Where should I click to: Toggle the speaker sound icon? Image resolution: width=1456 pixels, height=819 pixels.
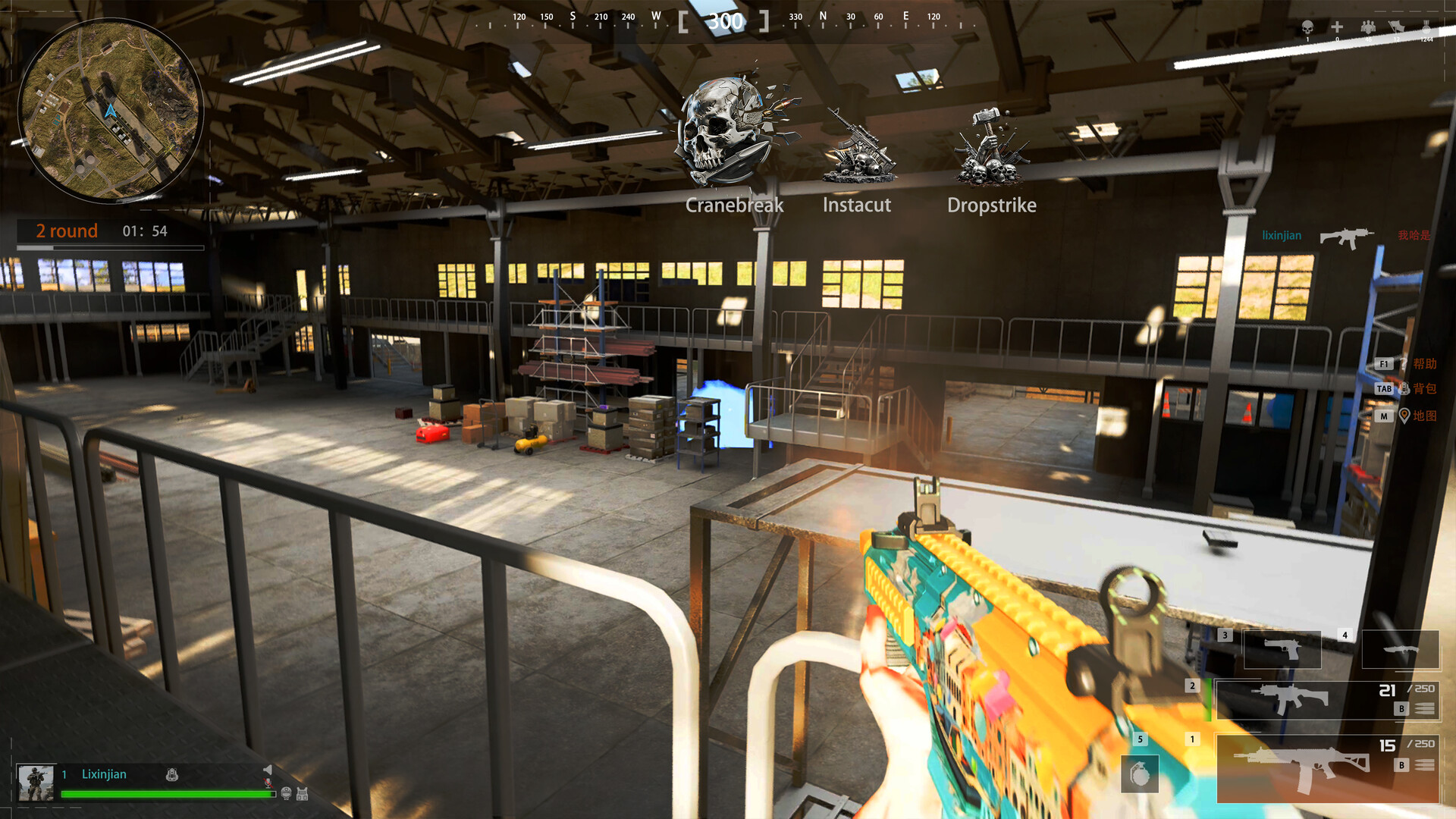(268, 770)
